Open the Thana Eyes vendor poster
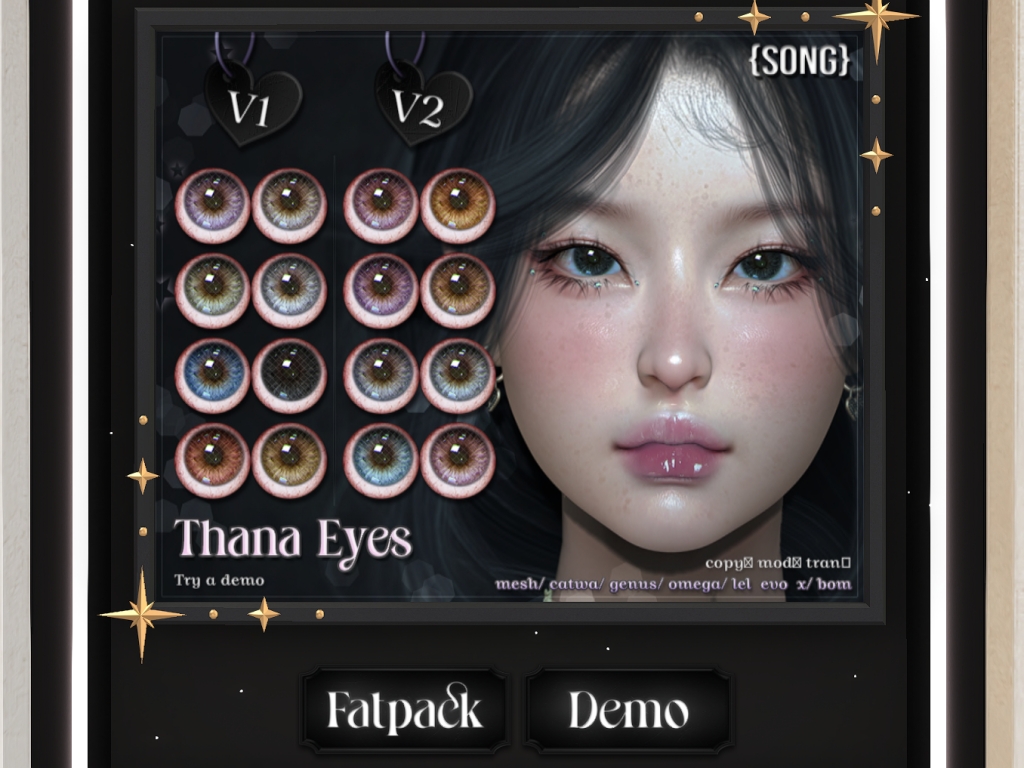 coord(508,318)
